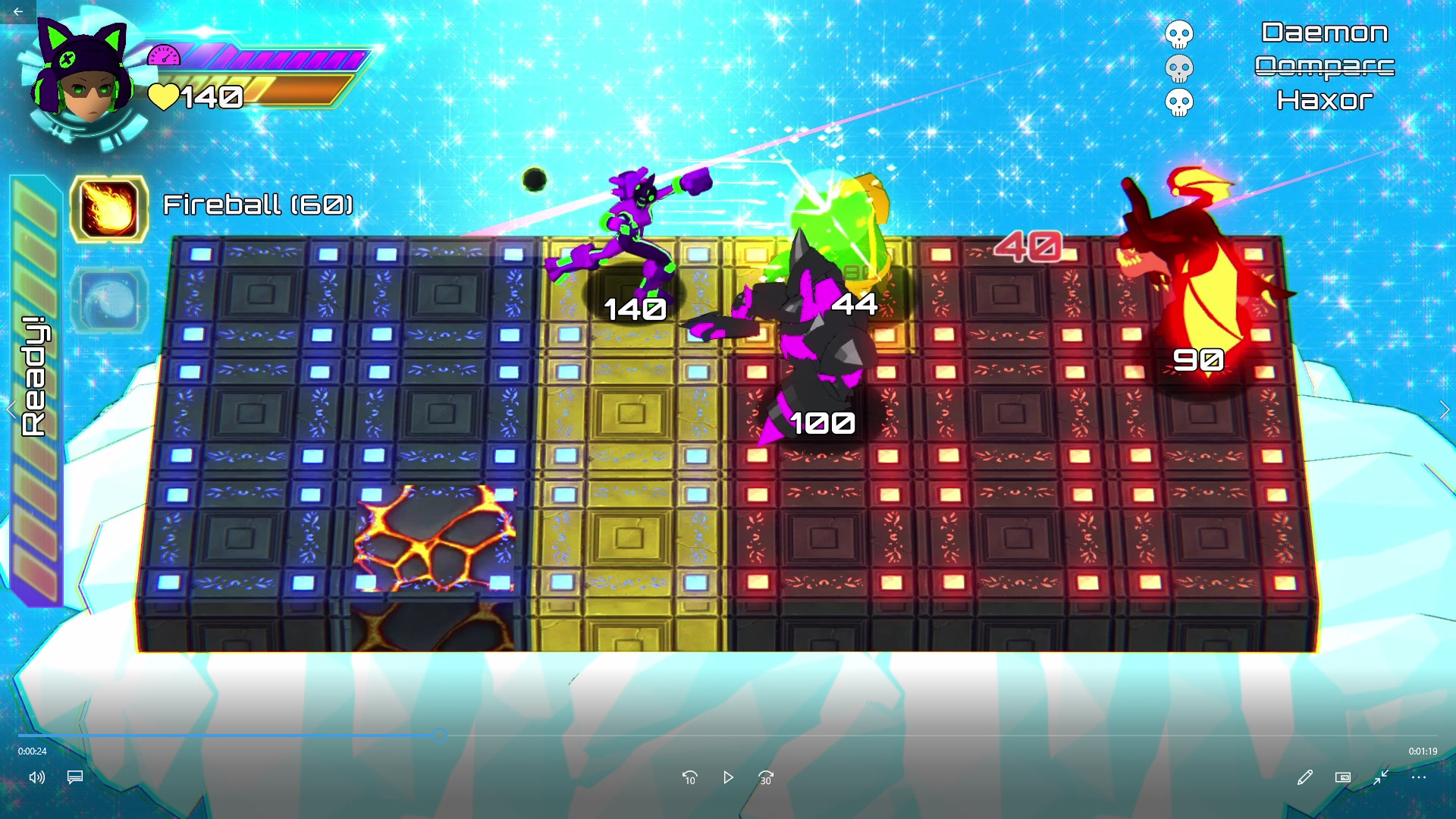Select the frost ability icon below Fireball

(108, 299)
